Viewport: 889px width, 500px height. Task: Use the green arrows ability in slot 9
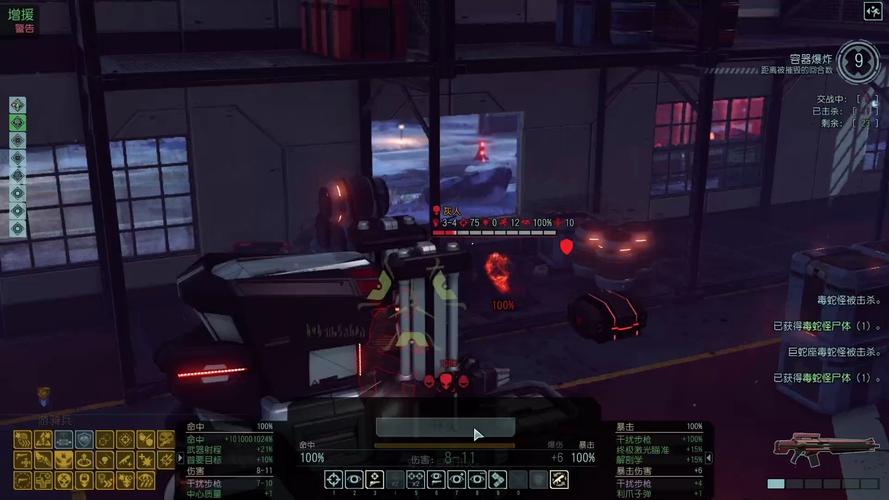point(498,480)
